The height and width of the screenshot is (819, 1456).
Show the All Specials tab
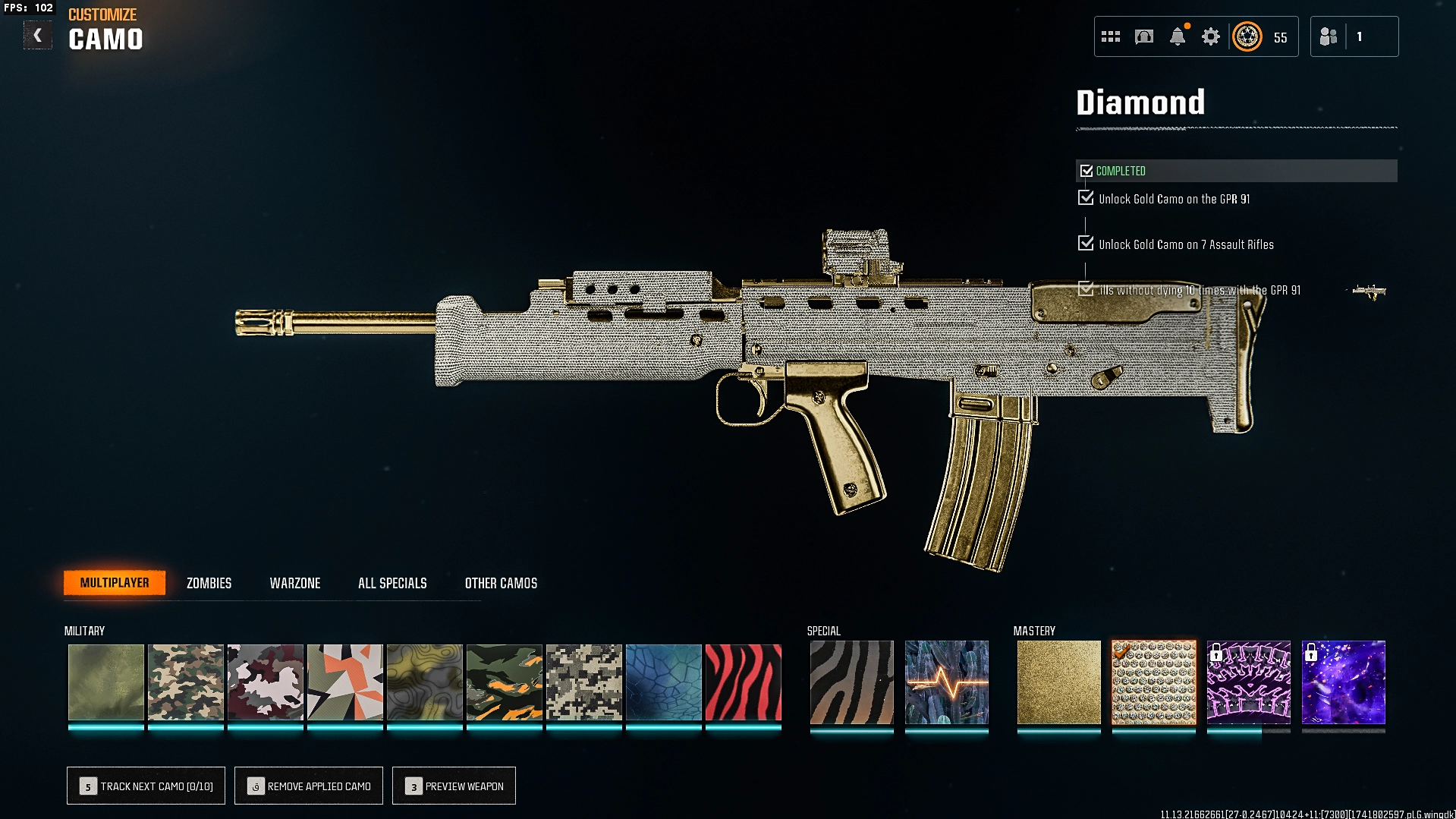[392, 583]
